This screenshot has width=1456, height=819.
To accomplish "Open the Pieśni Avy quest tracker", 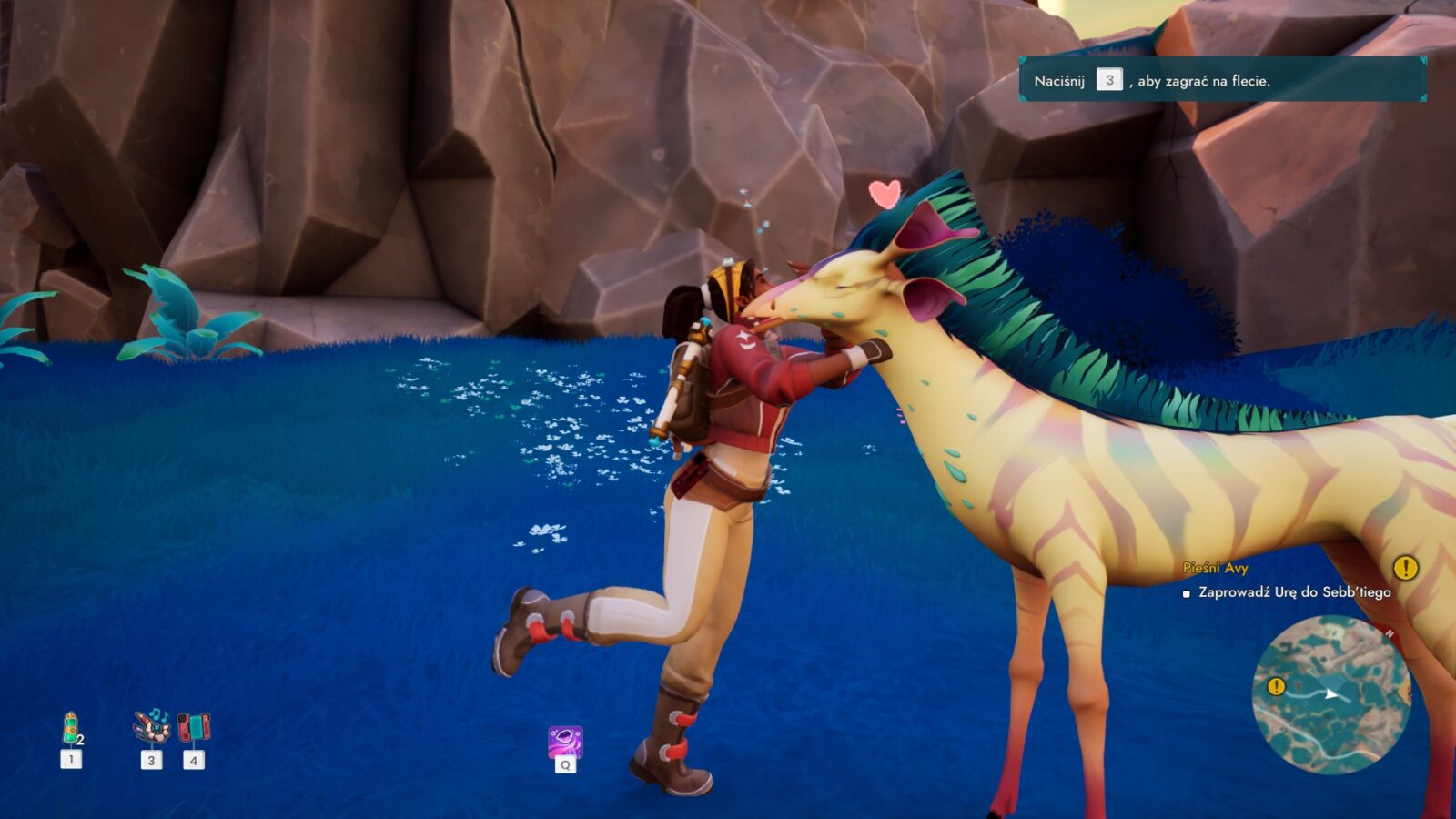I will [x=1215, y=568].
